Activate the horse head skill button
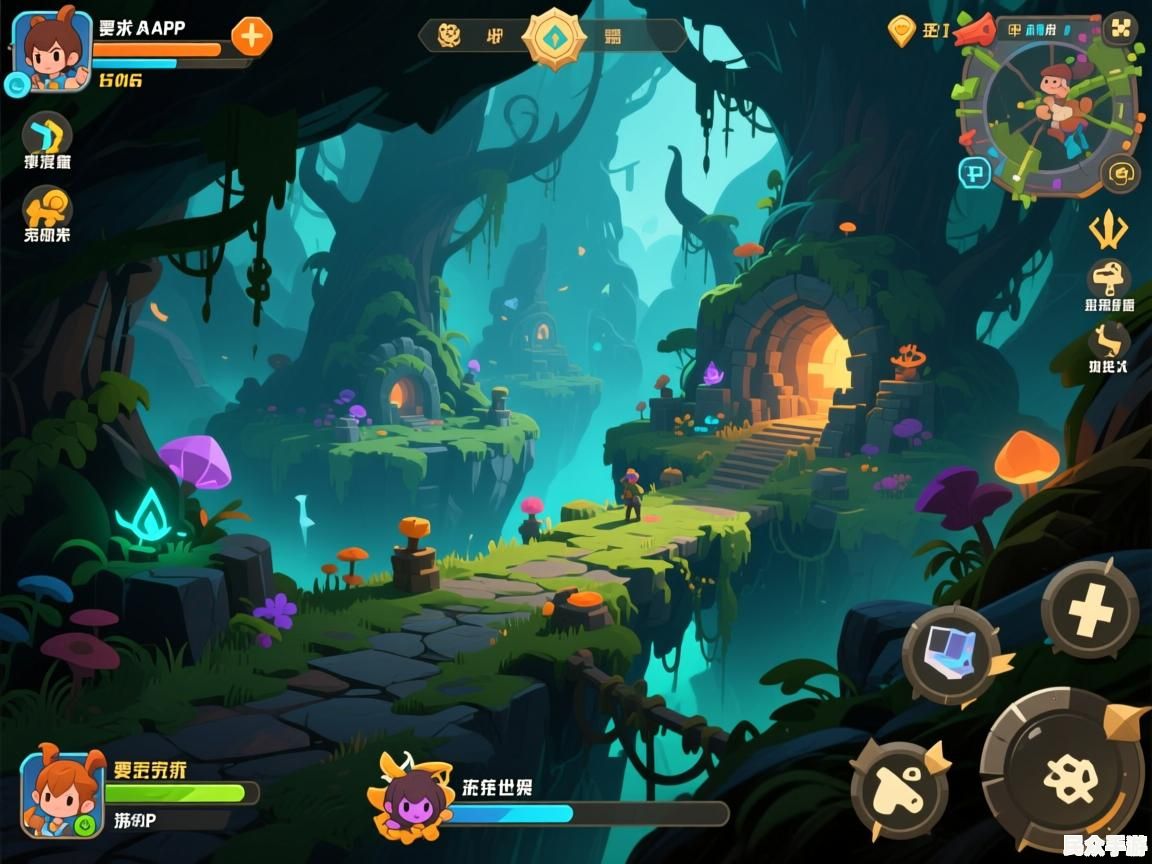 click(900, 790)
